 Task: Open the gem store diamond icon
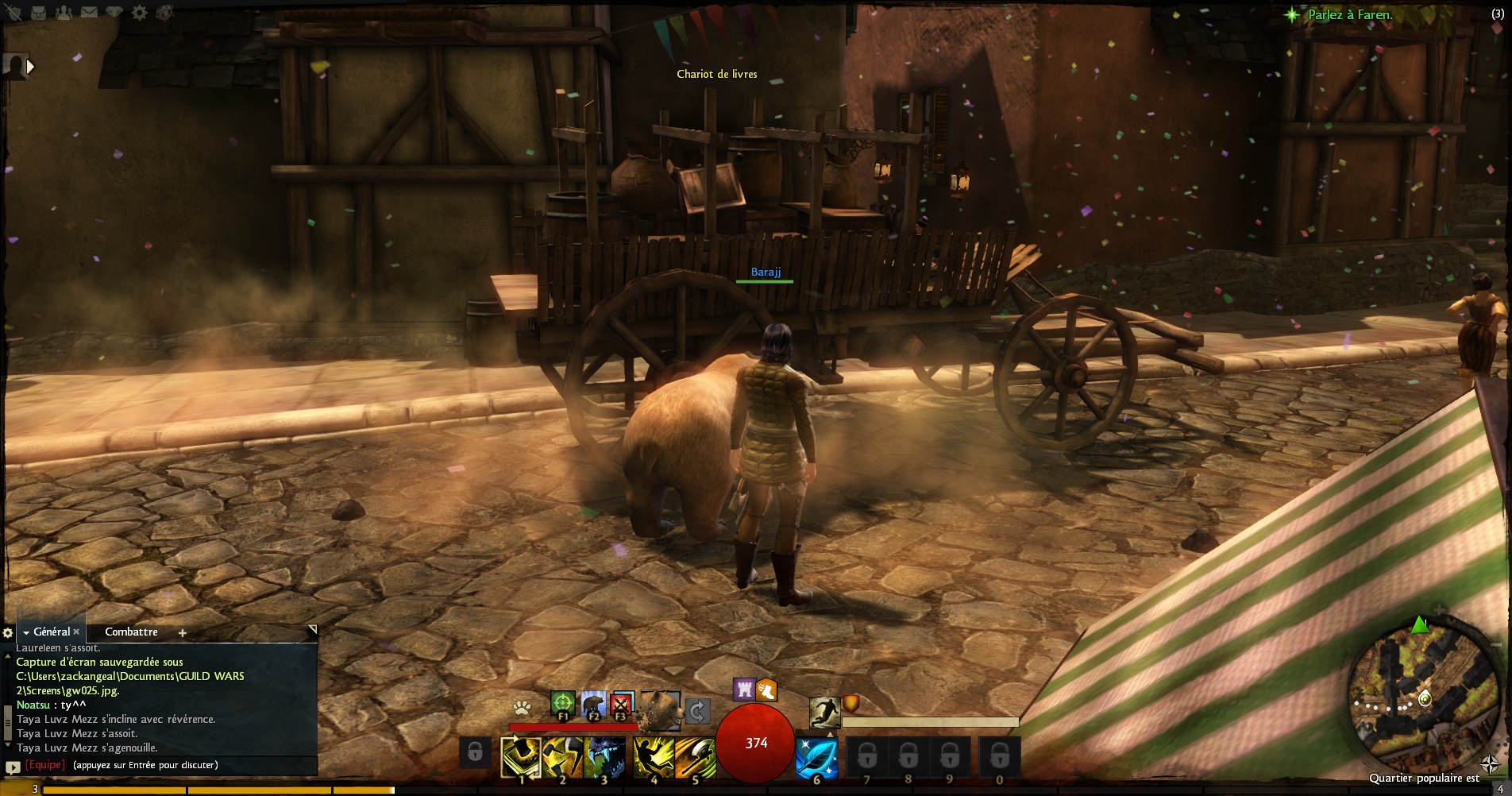coord(114,13)
